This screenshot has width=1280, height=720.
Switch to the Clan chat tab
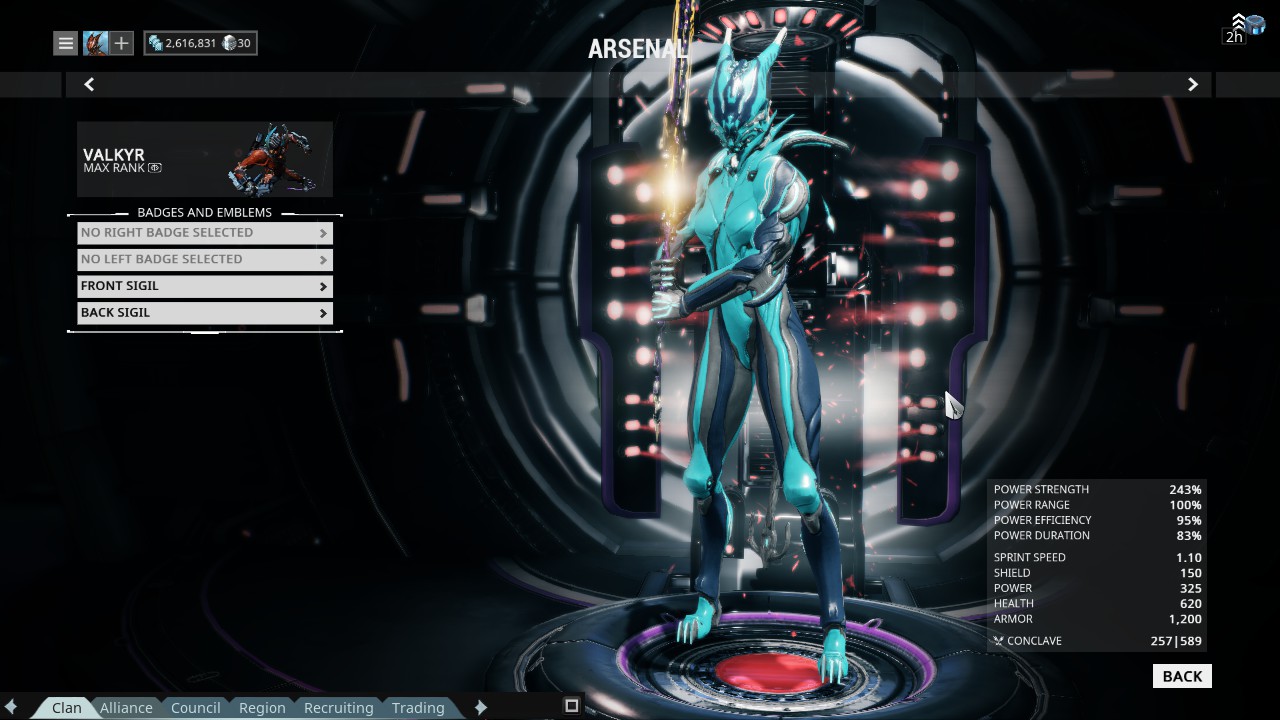pos(67,707)
